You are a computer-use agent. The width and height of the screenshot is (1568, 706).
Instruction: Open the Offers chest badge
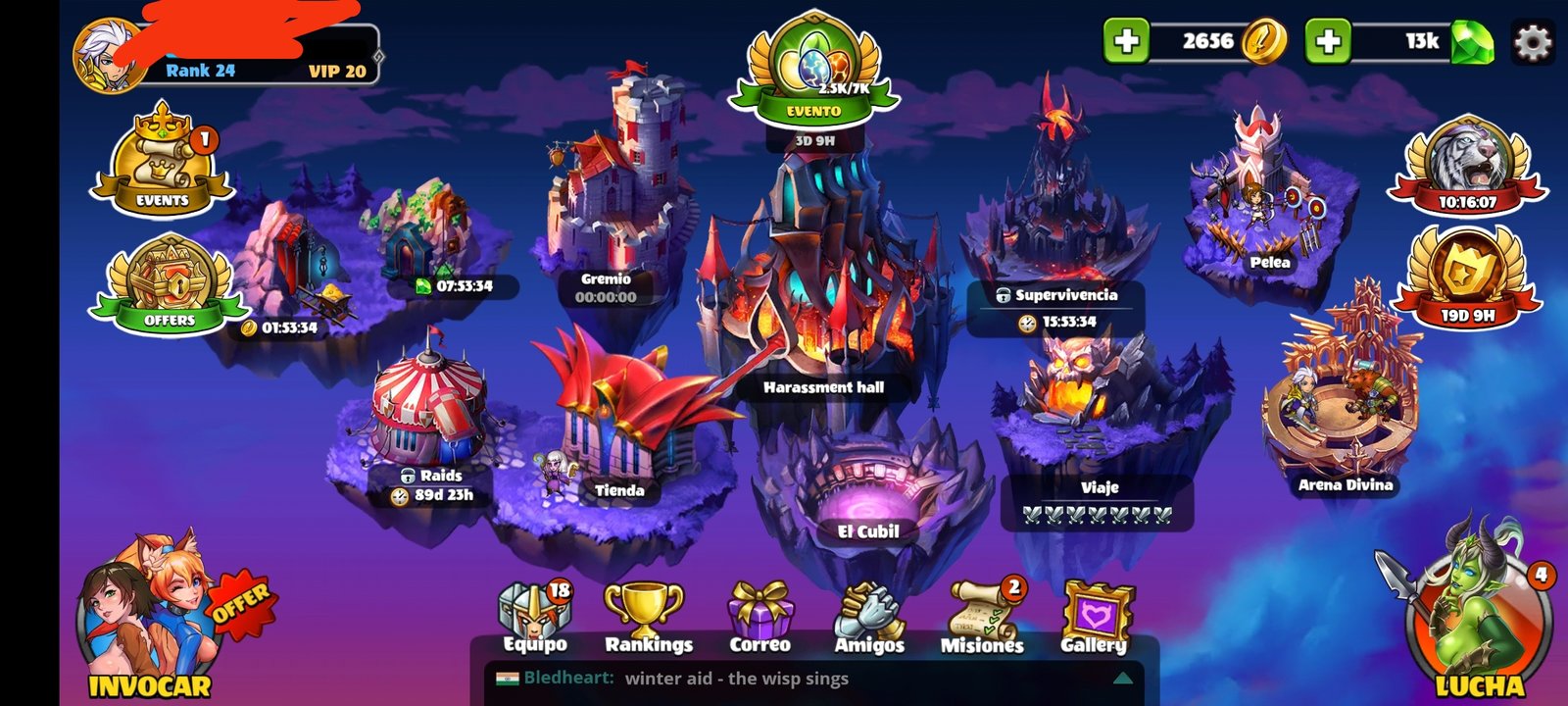169,283
